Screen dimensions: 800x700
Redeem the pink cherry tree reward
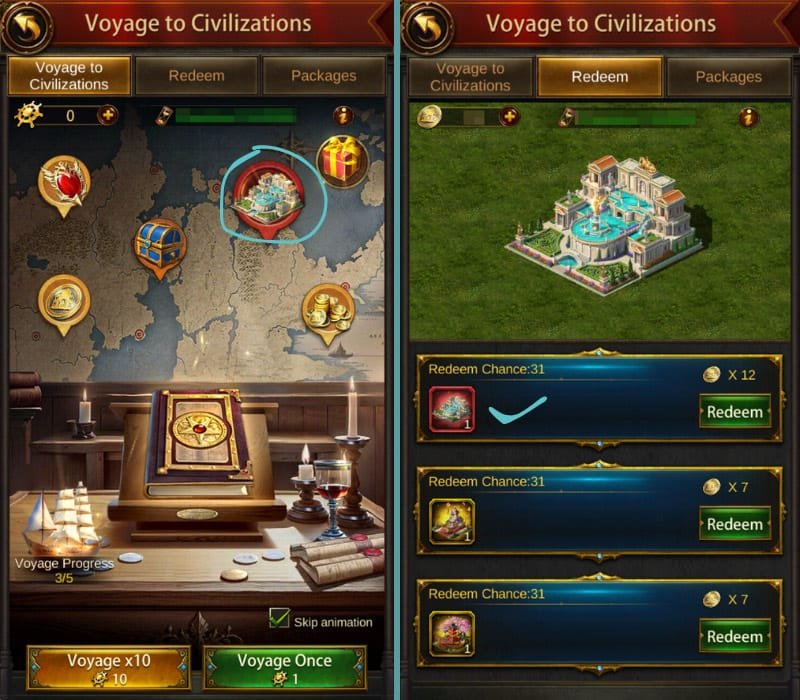735,637
